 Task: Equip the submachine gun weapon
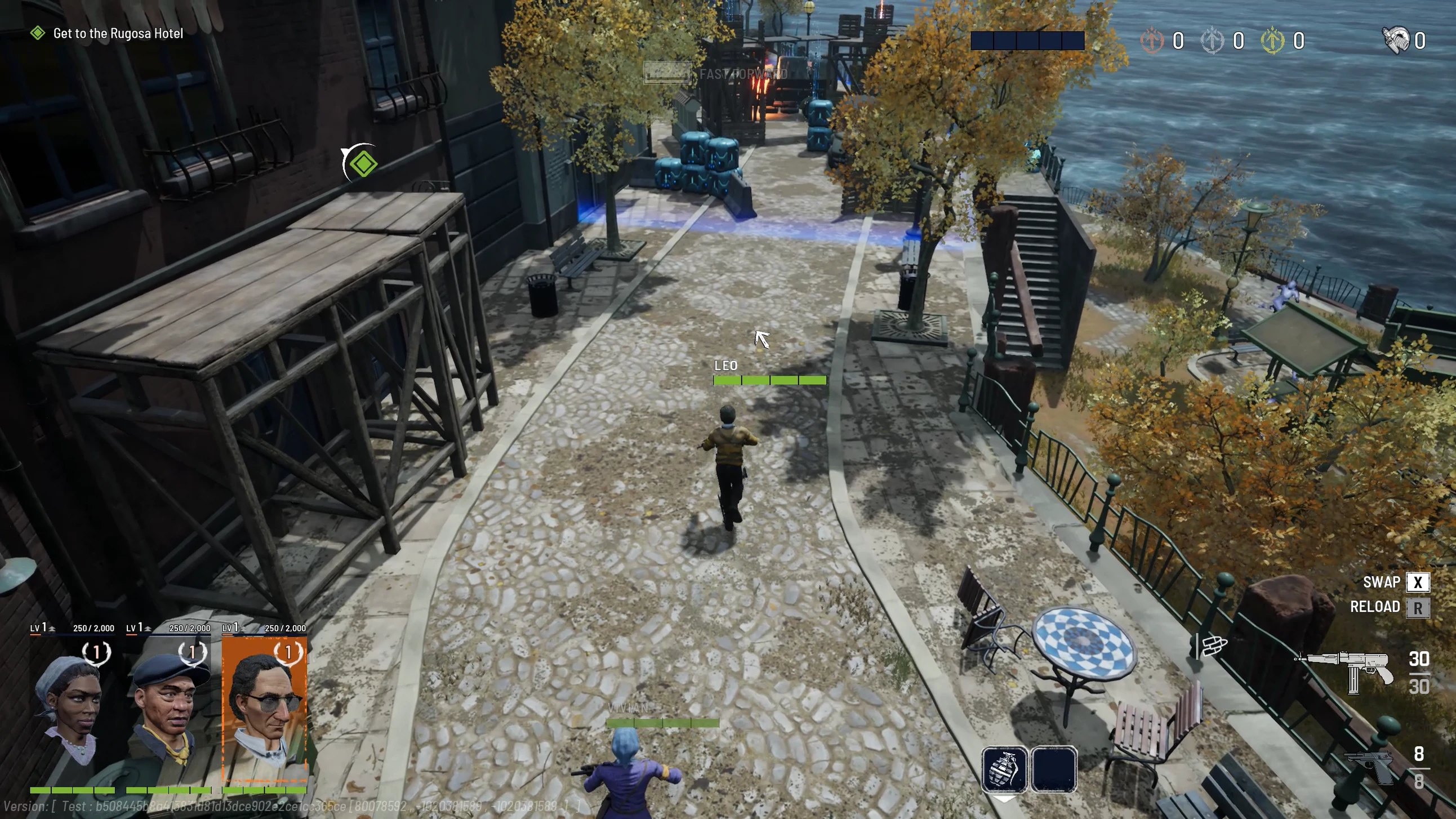pos(1345,672)
